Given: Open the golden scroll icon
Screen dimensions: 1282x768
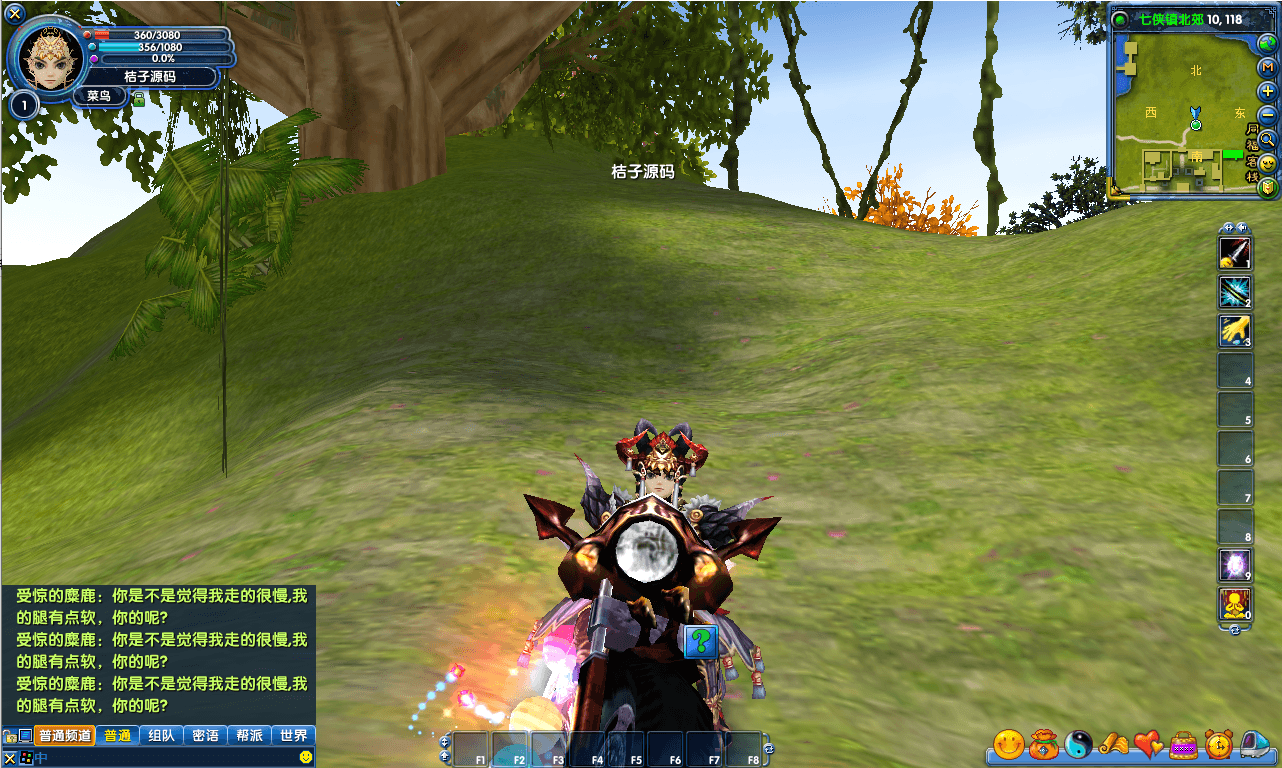Looking at the screenshot, I should [x=1113, y=743].
